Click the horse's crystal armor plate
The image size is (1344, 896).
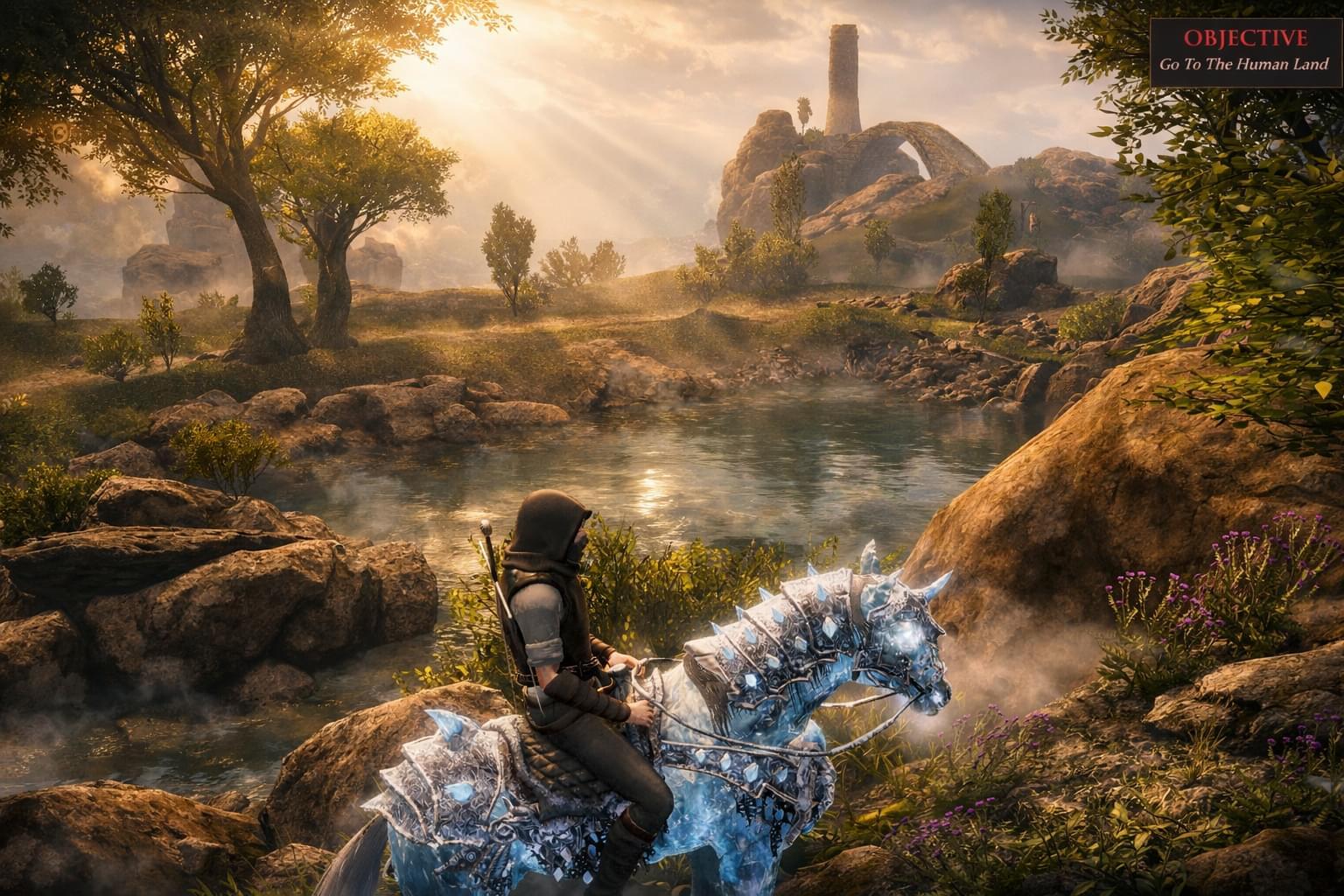[x=455, y=779]
